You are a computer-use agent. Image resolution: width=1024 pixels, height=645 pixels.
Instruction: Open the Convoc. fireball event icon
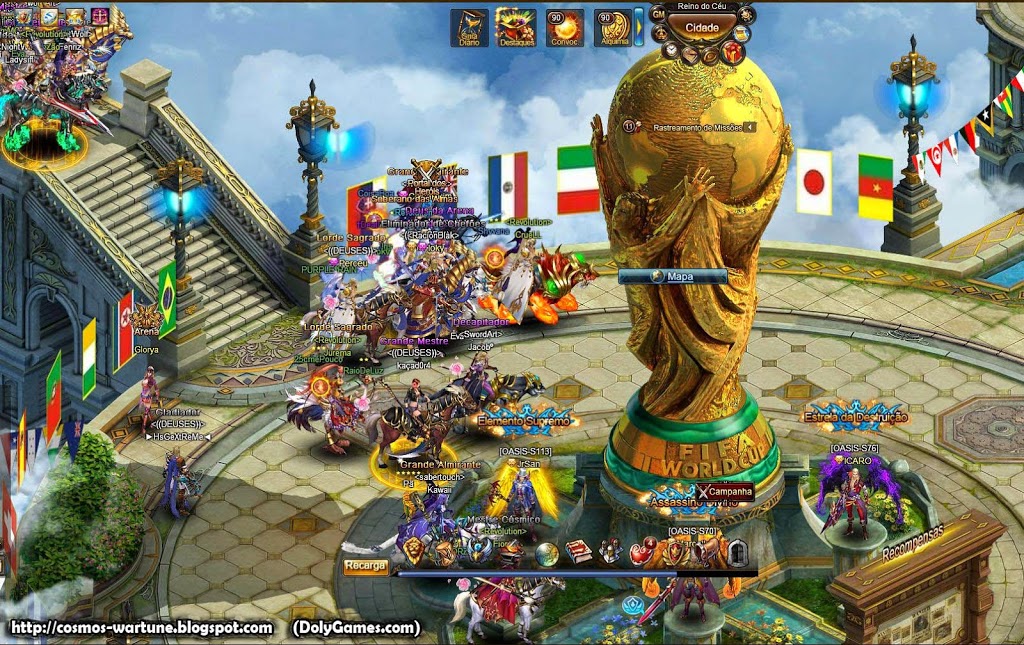coord(564,27)
